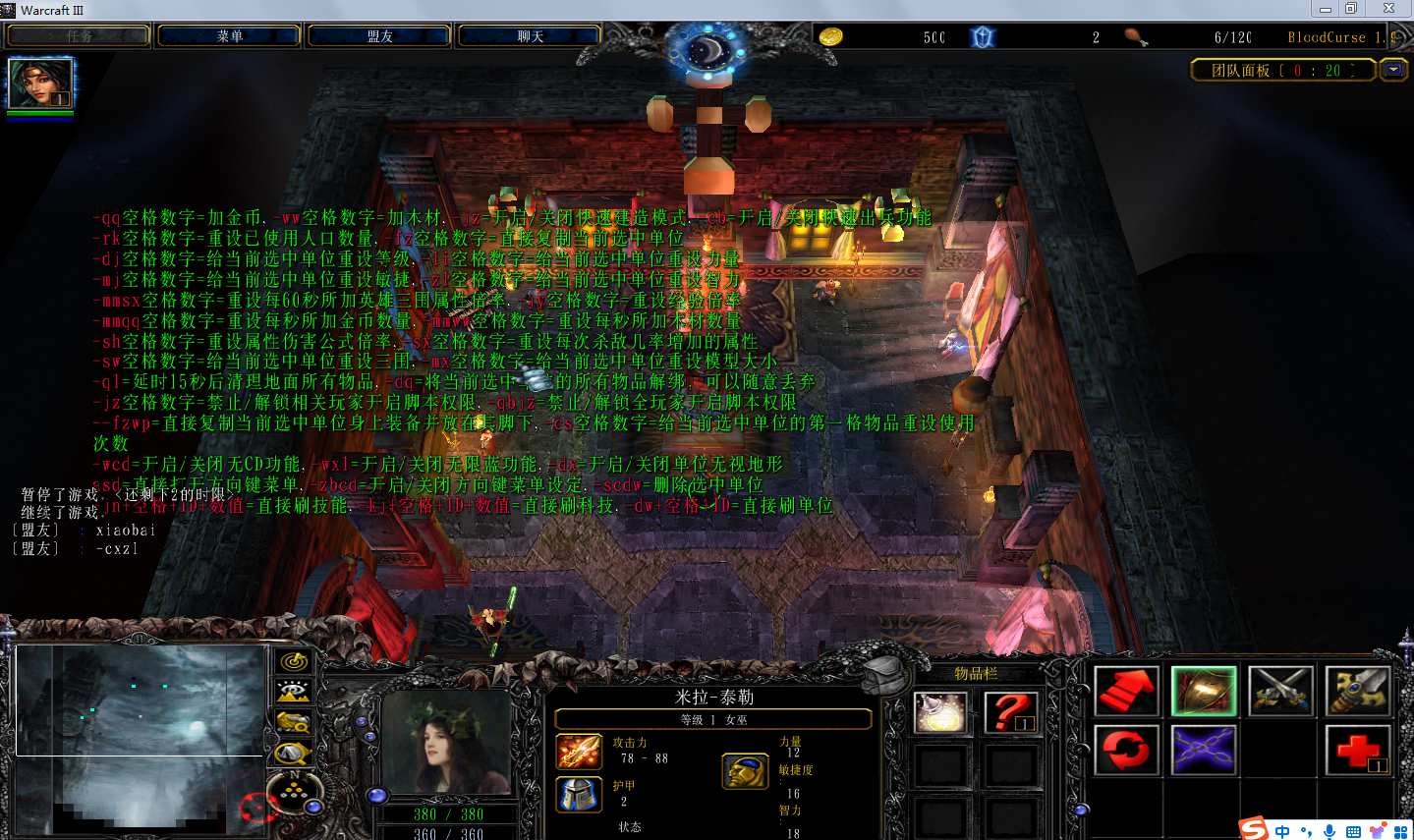Use the glowing potion inventory item
The image size is (1414, 840).
coord(940,712)
